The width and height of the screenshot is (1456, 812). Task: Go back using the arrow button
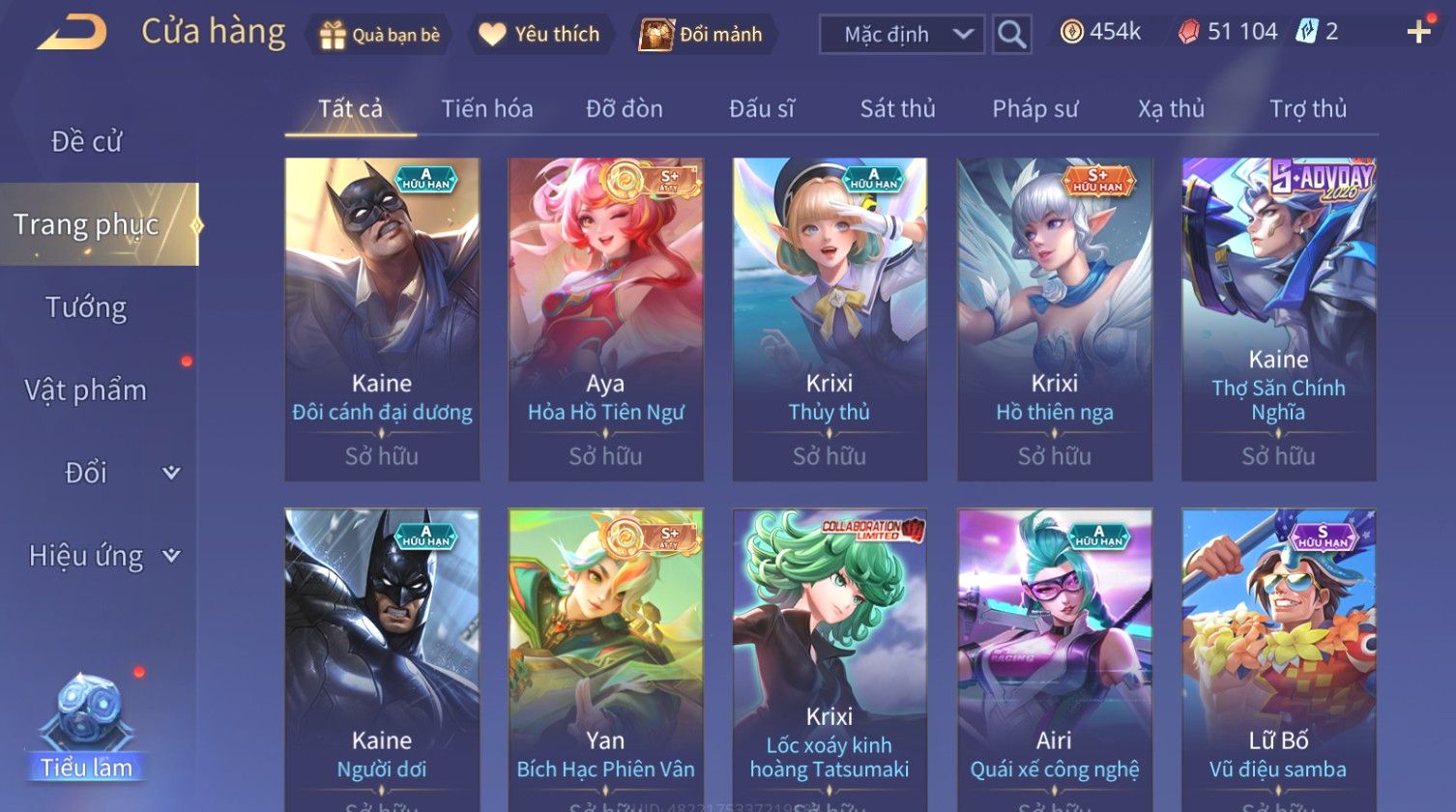tap(73, 33)
